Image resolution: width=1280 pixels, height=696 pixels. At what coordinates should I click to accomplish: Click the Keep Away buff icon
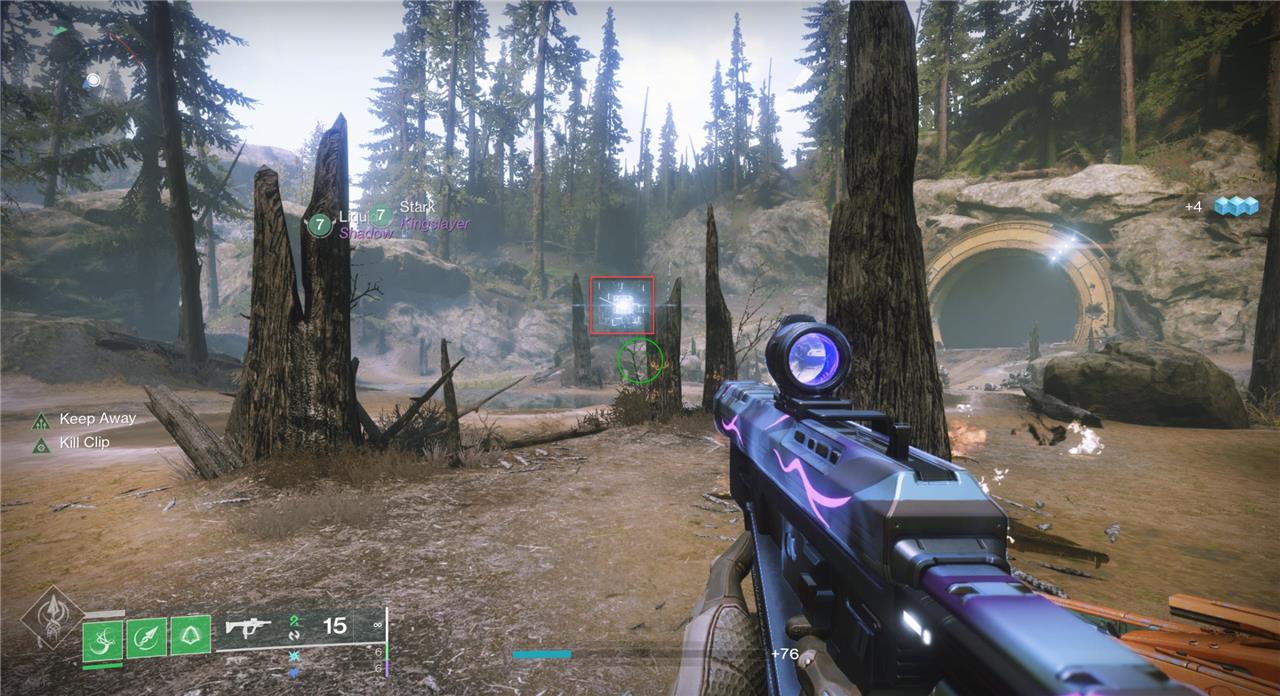pyautogui.click(x=41, y=420)
